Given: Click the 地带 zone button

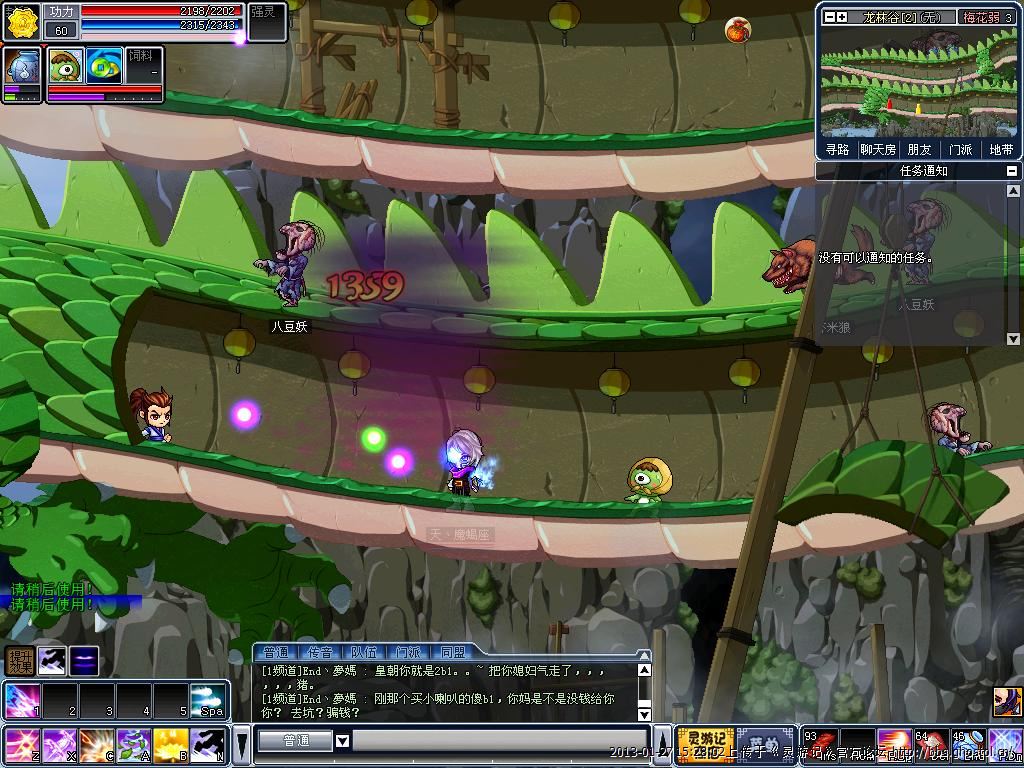Looking at the screenshot, I should pos(1000,149).
